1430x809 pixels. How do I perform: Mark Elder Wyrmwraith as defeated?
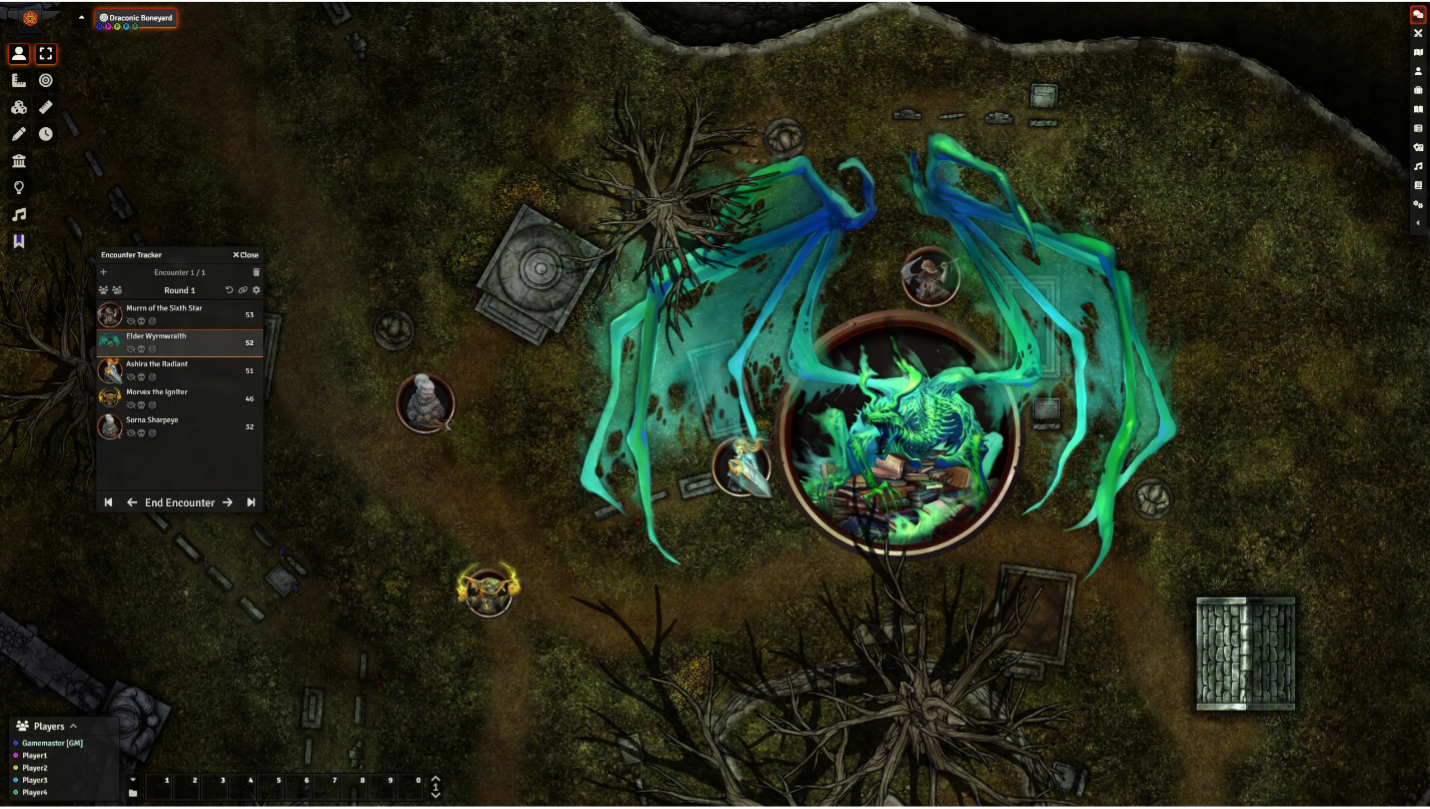pyautogui.click(x=141, y=348)
